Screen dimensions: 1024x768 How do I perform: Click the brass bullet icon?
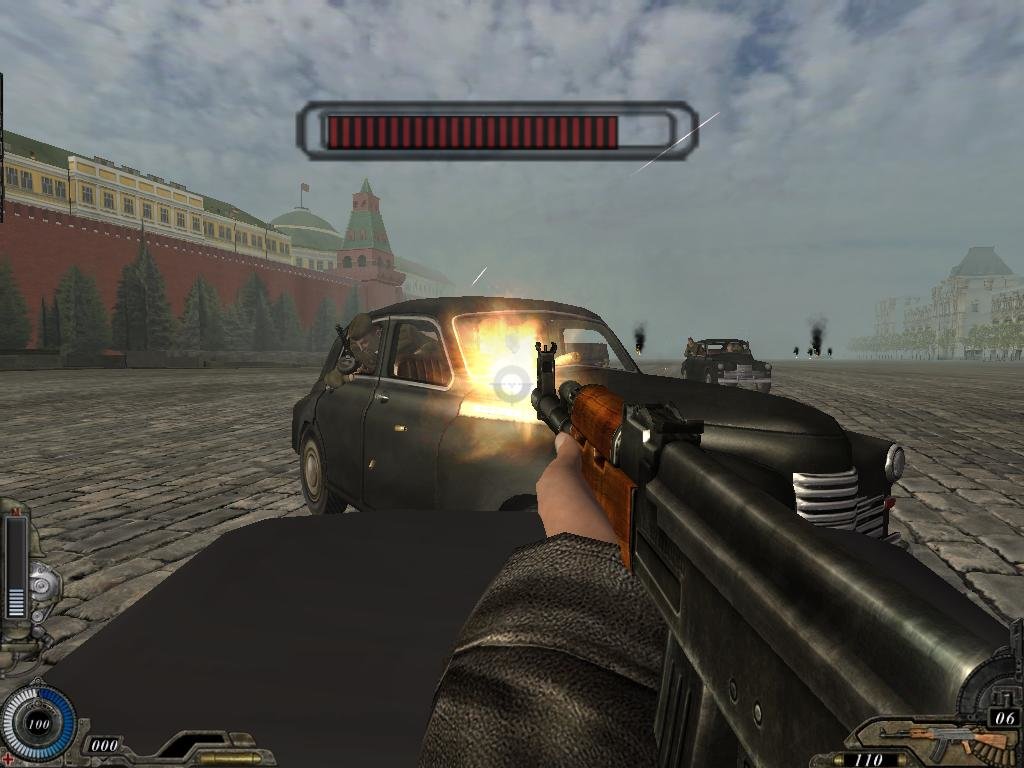pyautogui.click(x=228, y=757)
